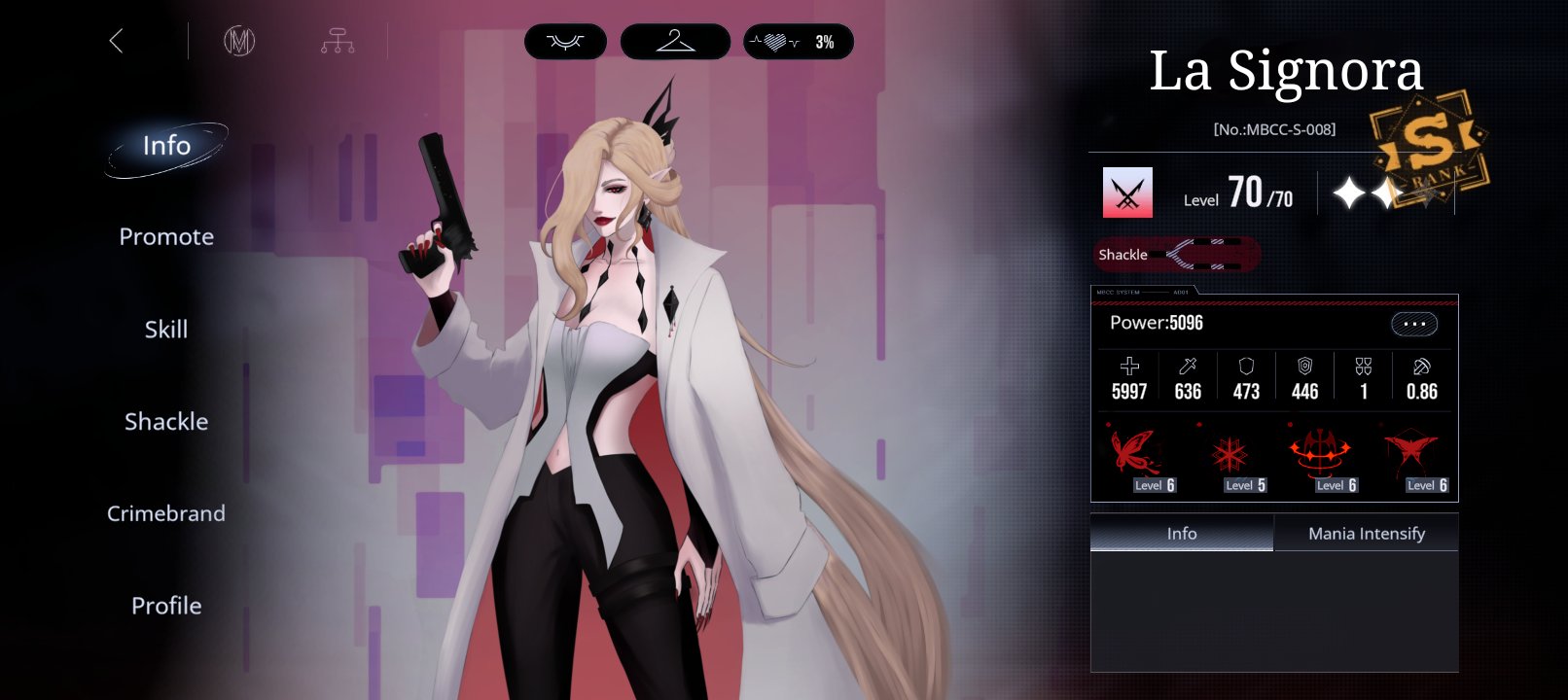Open the circled M home icon
Screen dimensions: 1568x700
(x=239, y=41)
